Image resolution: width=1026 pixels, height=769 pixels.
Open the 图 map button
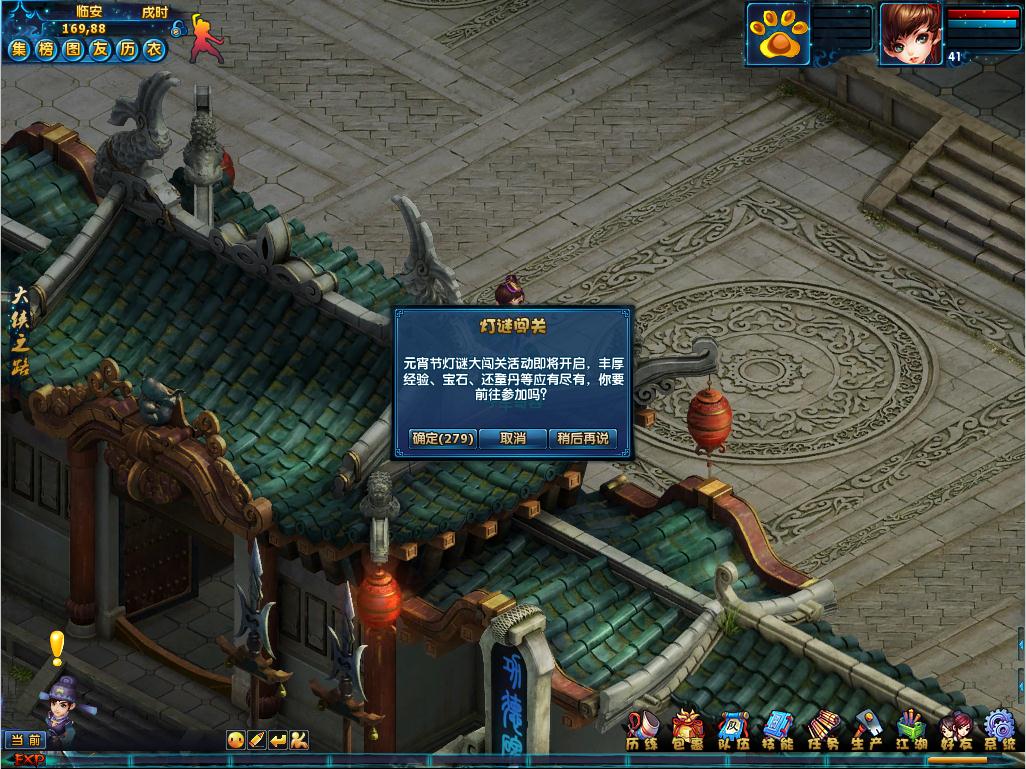click(x=73, y=49)
